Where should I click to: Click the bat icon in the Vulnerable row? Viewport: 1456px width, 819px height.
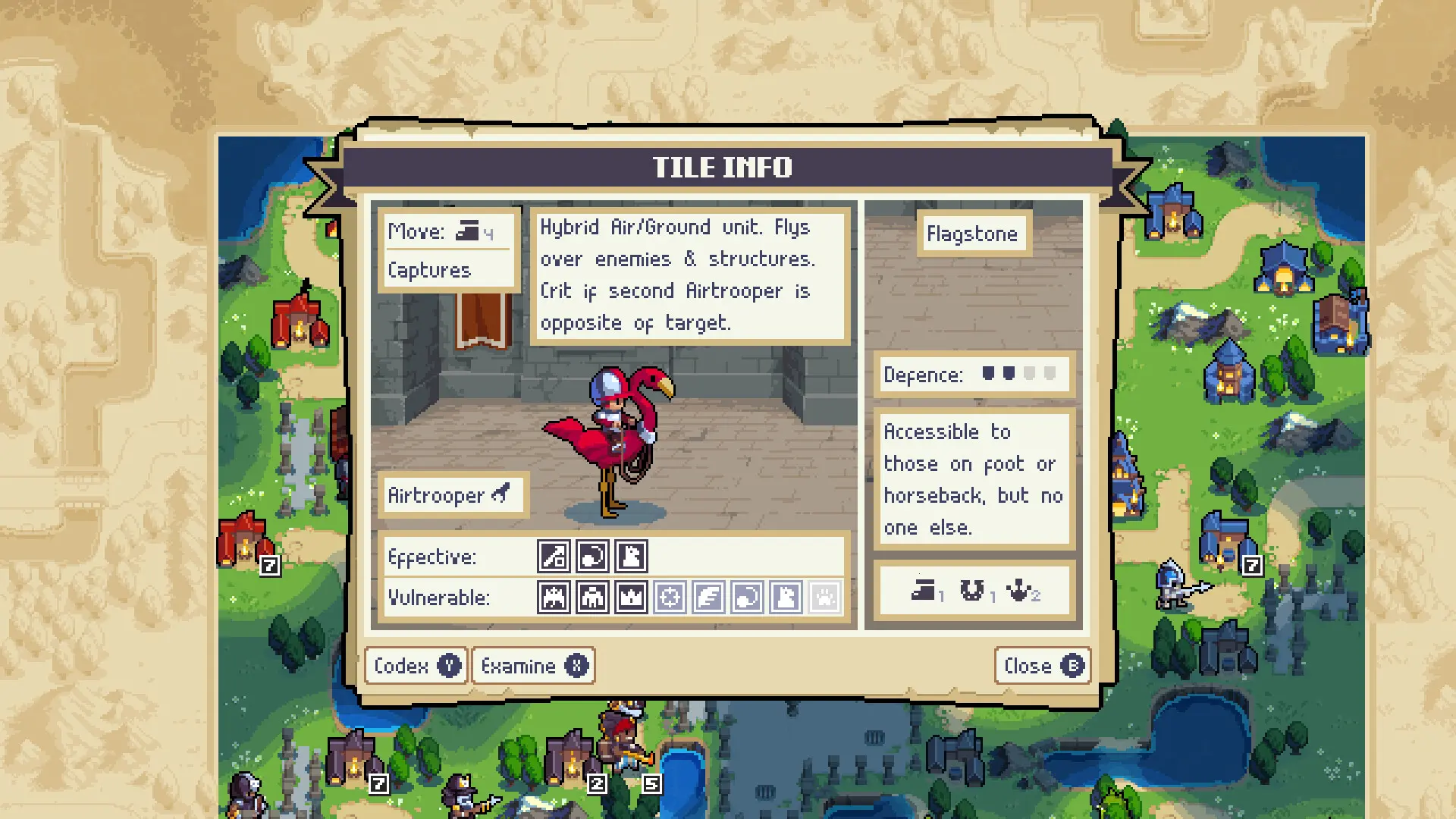tap(554, 598)
